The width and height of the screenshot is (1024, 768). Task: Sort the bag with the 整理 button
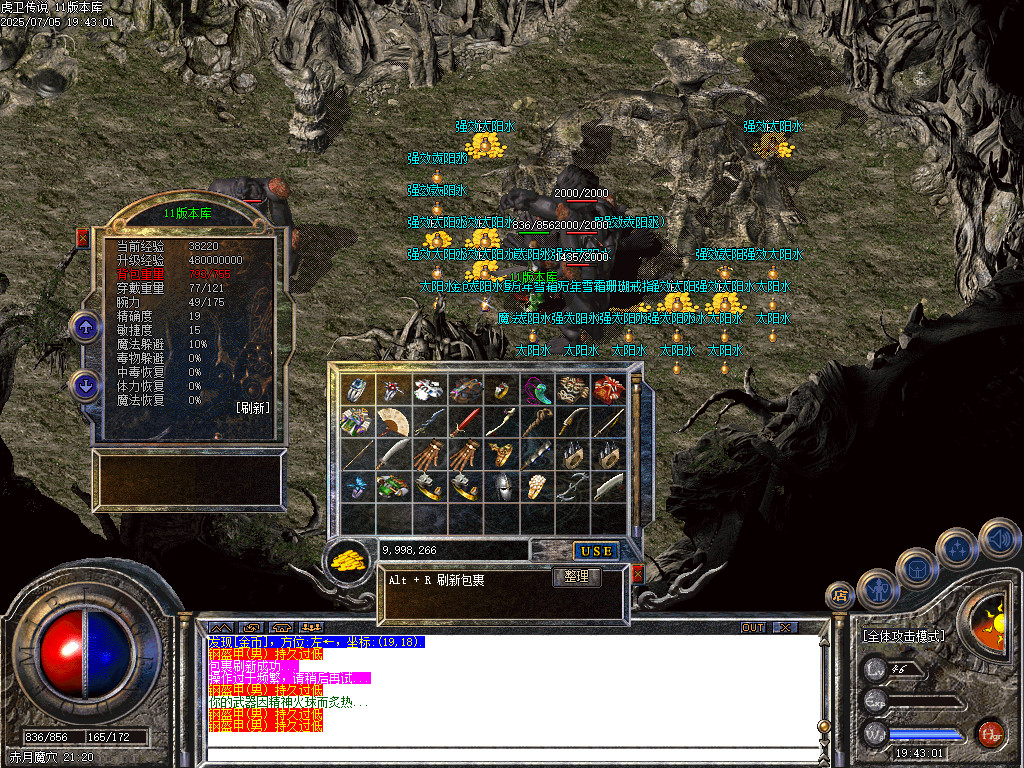click(576, 577)
